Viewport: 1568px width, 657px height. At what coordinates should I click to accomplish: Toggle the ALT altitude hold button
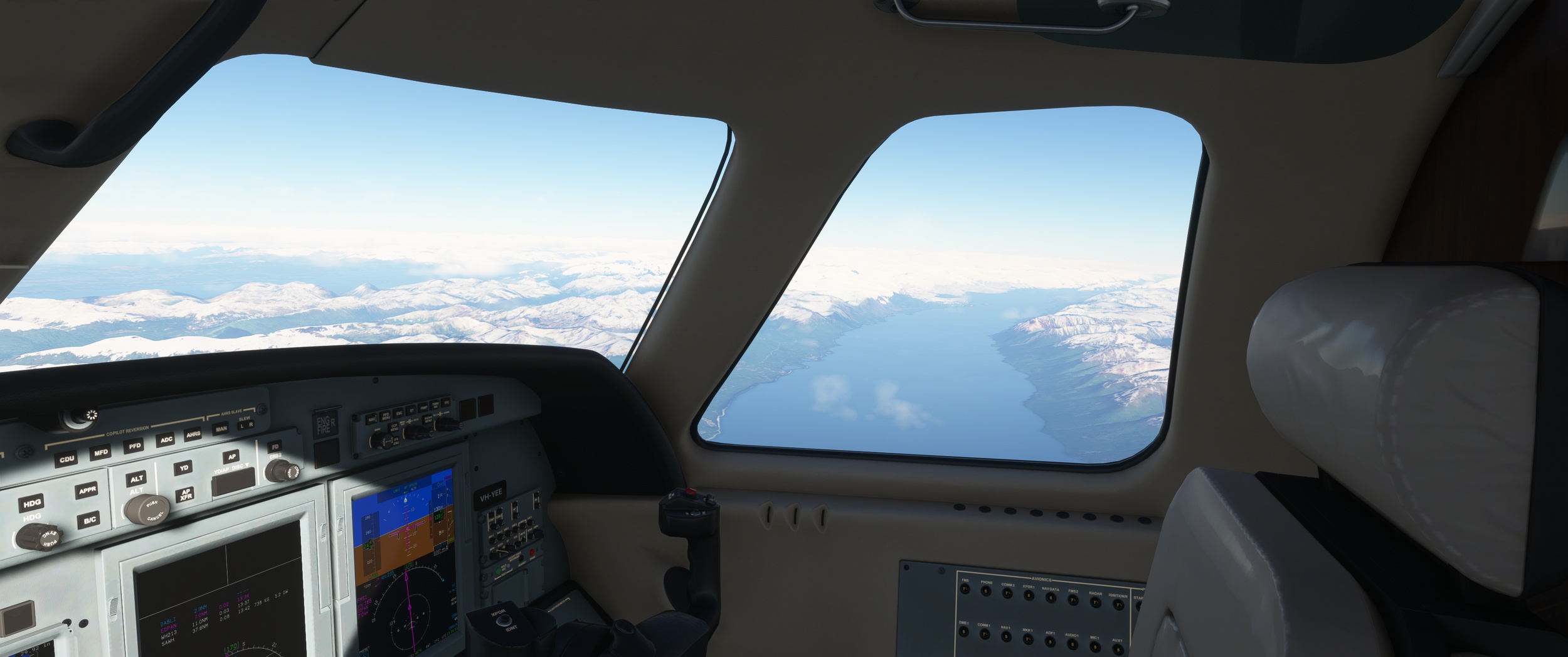pyautogui.click(x=136, y=479)
